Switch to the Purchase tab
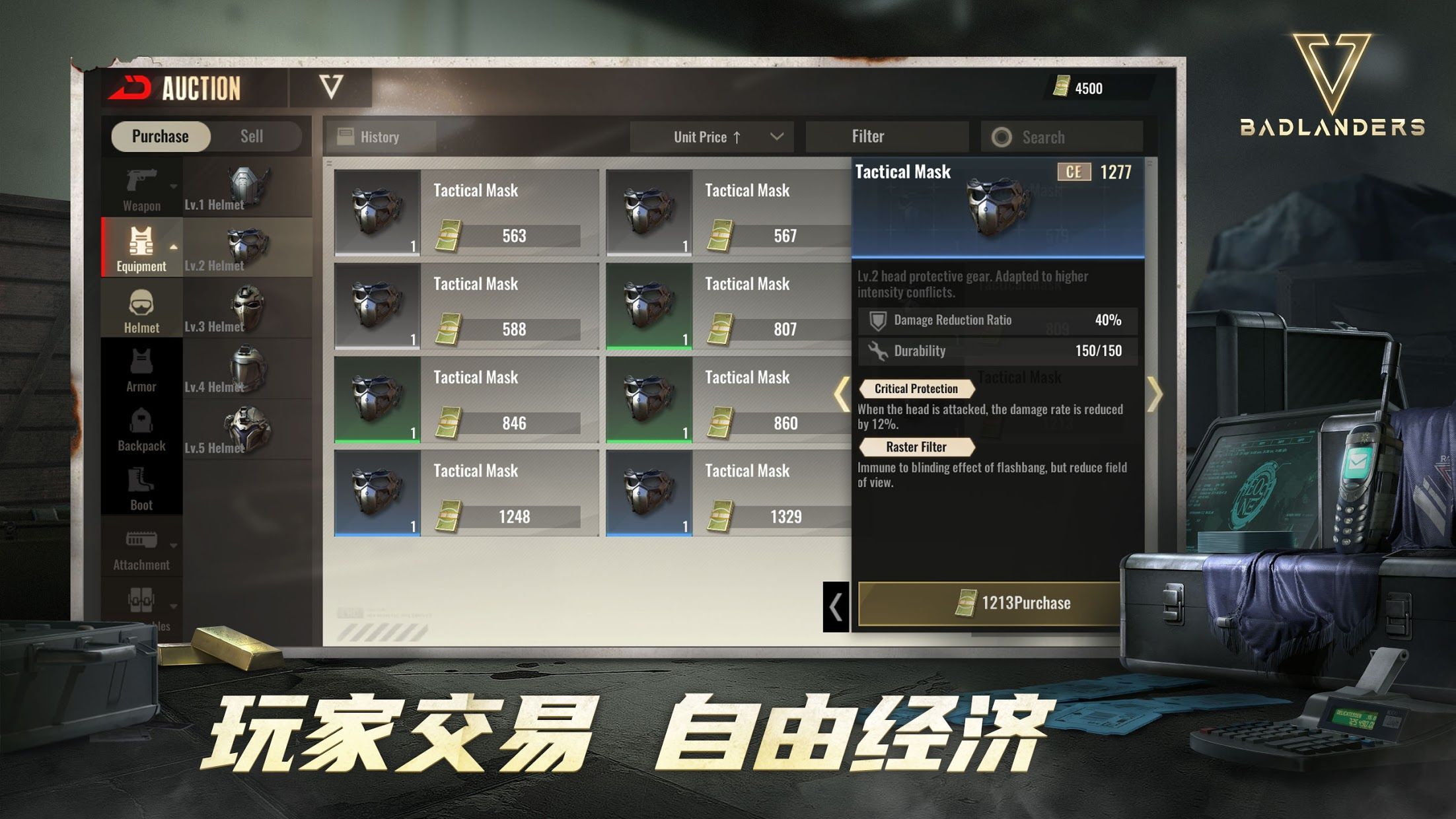Viewport: 1456px width, 819px height. click(x=161, y=136)
